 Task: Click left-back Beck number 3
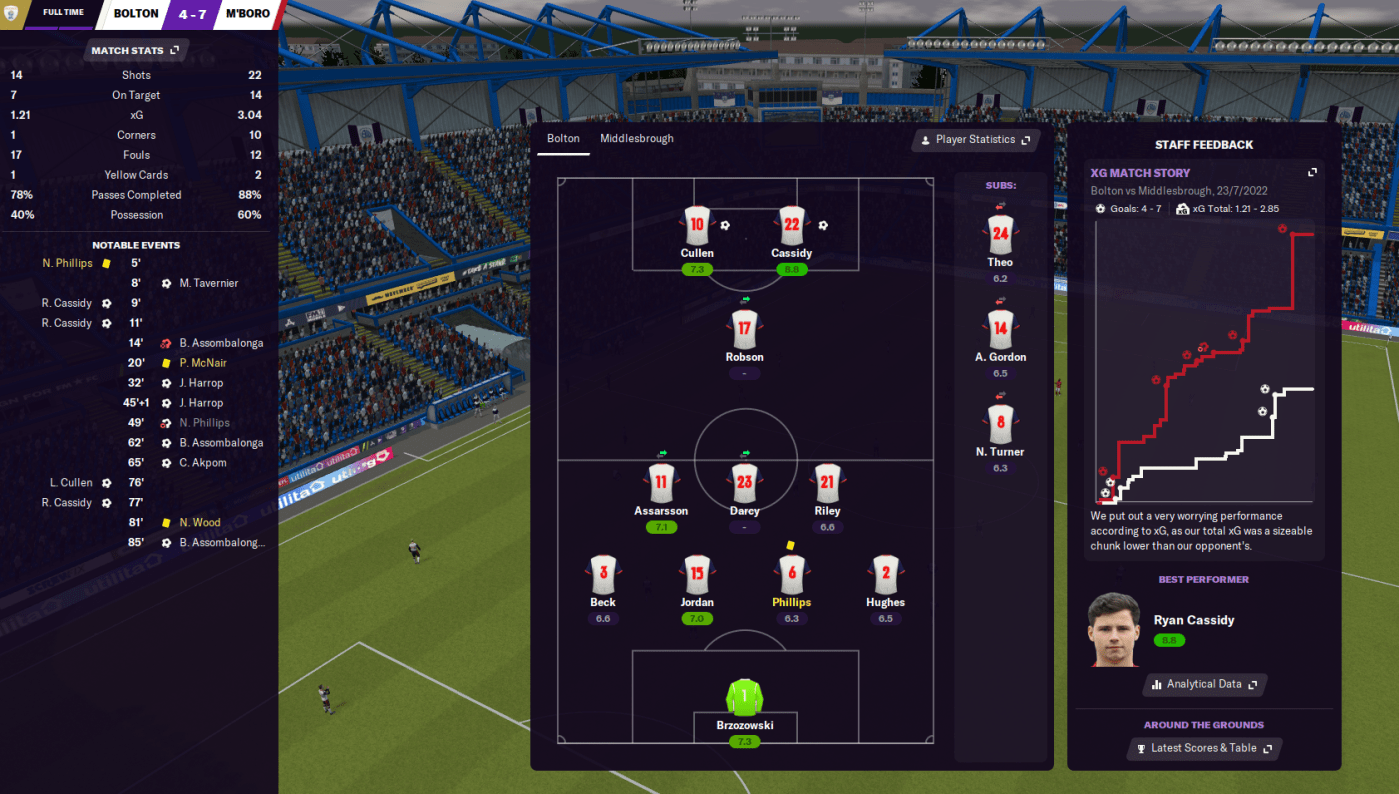coord(603,575)
